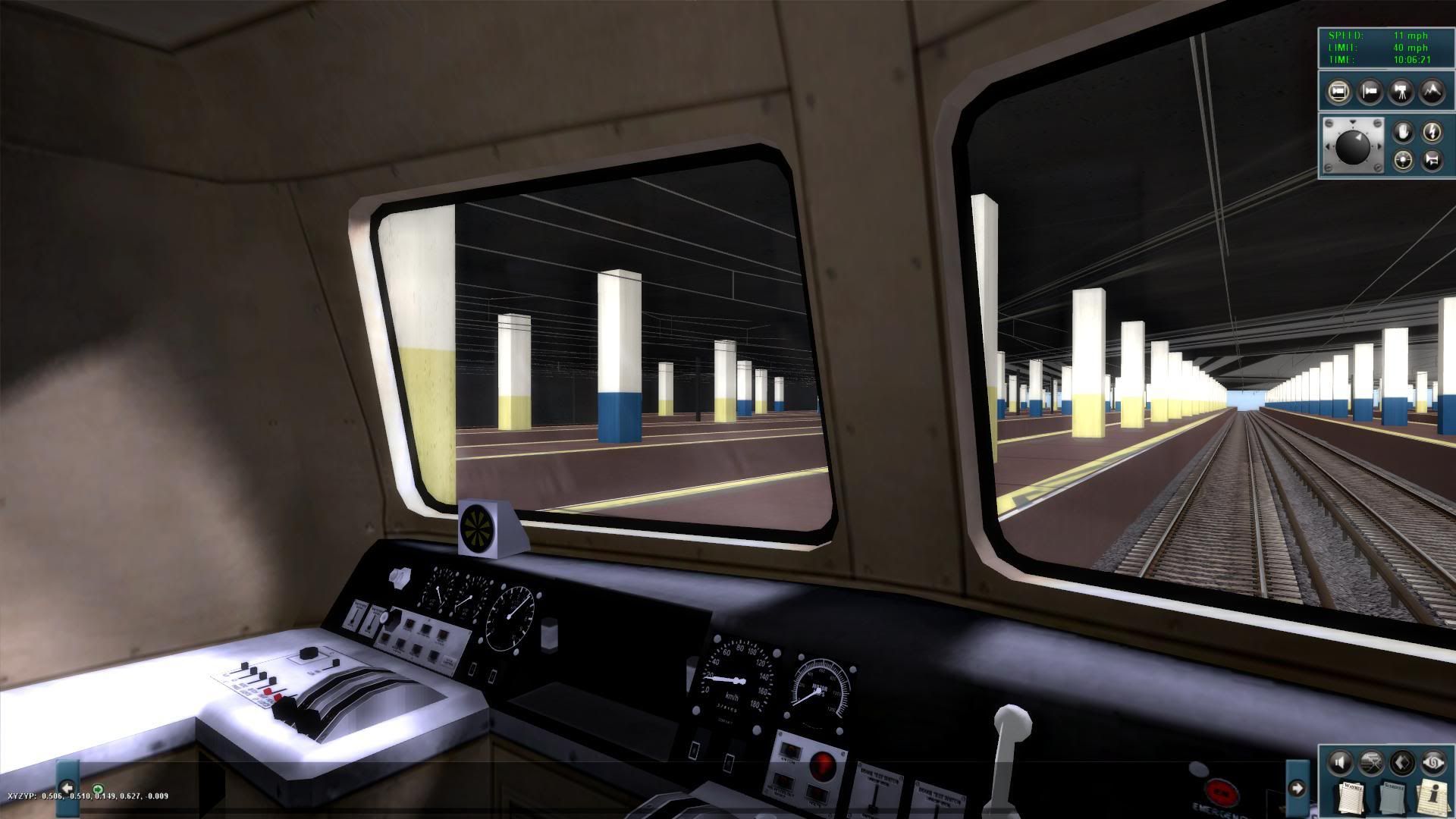Screen dimensions: 1456x819
Task: Mute sound with the speaker icon
Action: pyautogui.click(x=1340, y=761)
